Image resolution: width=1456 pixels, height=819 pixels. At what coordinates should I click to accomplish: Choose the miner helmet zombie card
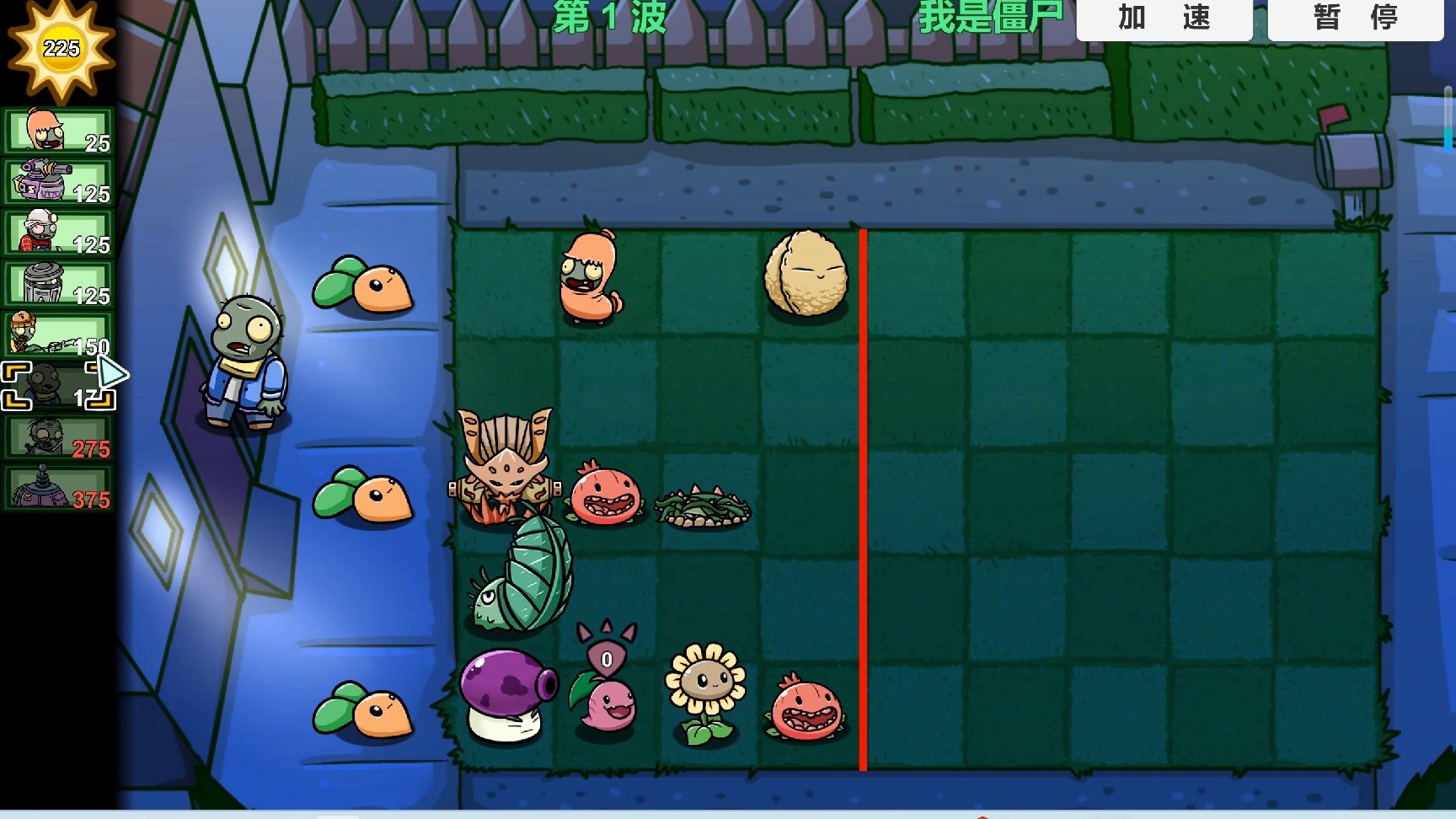(x=59, y=233)
